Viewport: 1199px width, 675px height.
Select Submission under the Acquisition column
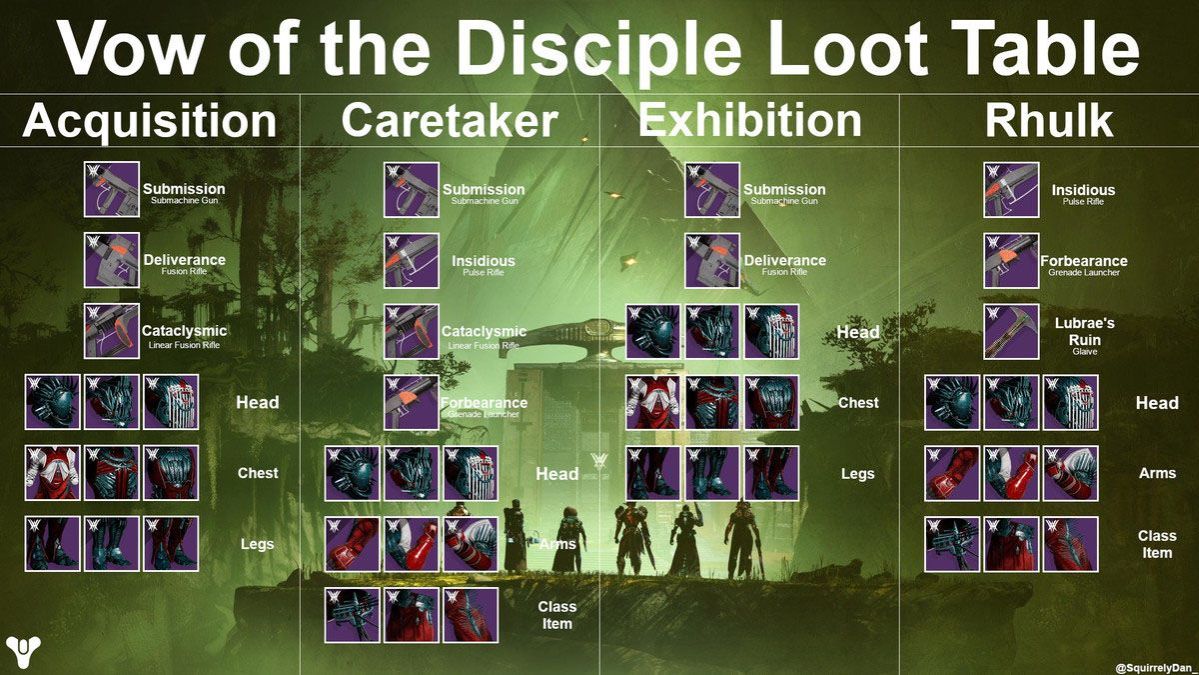click(x=111, y=190)
